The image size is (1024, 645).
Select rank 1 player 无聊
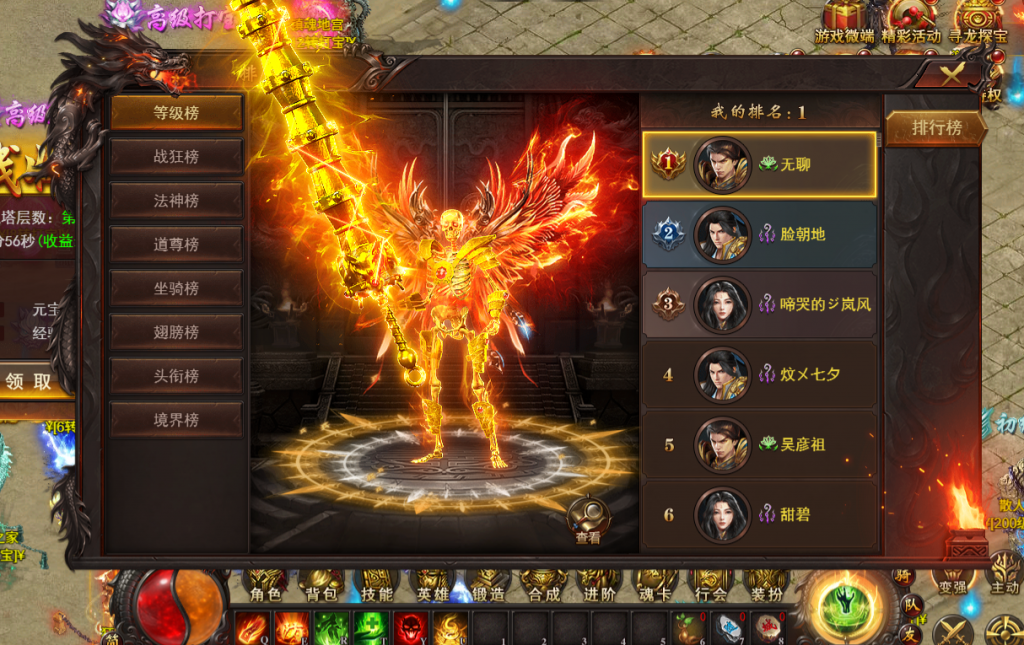(760, 165)
